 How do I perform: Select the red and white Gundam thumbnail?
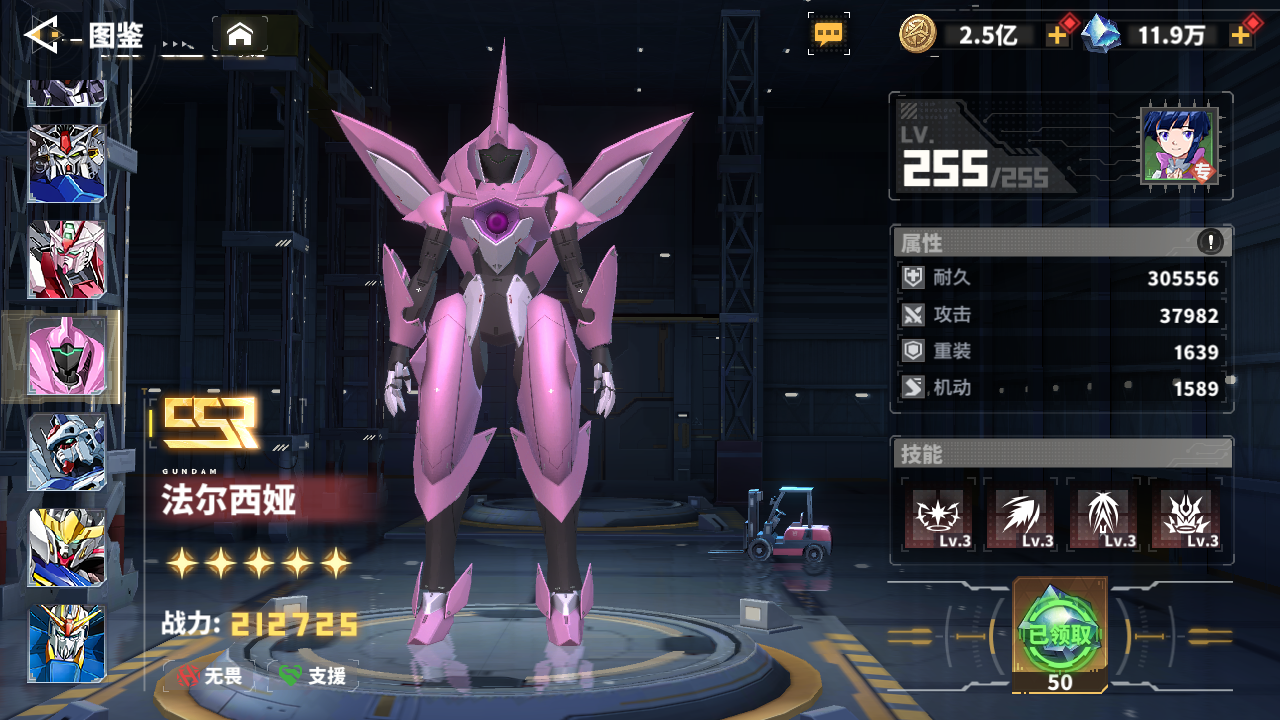pos(66,259)
